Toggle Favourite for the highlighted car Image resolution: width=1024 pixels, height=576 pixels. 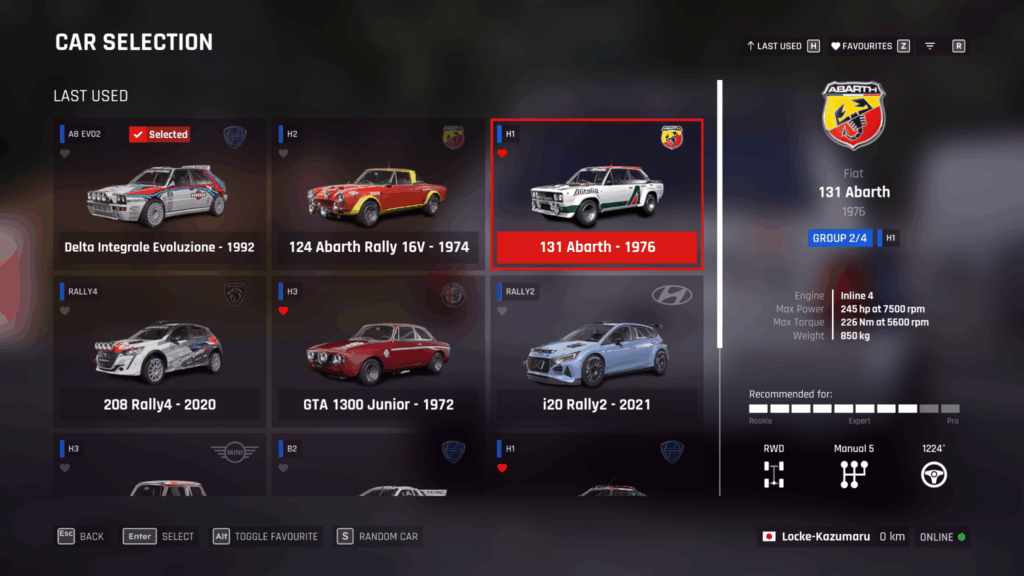[265, 536]
